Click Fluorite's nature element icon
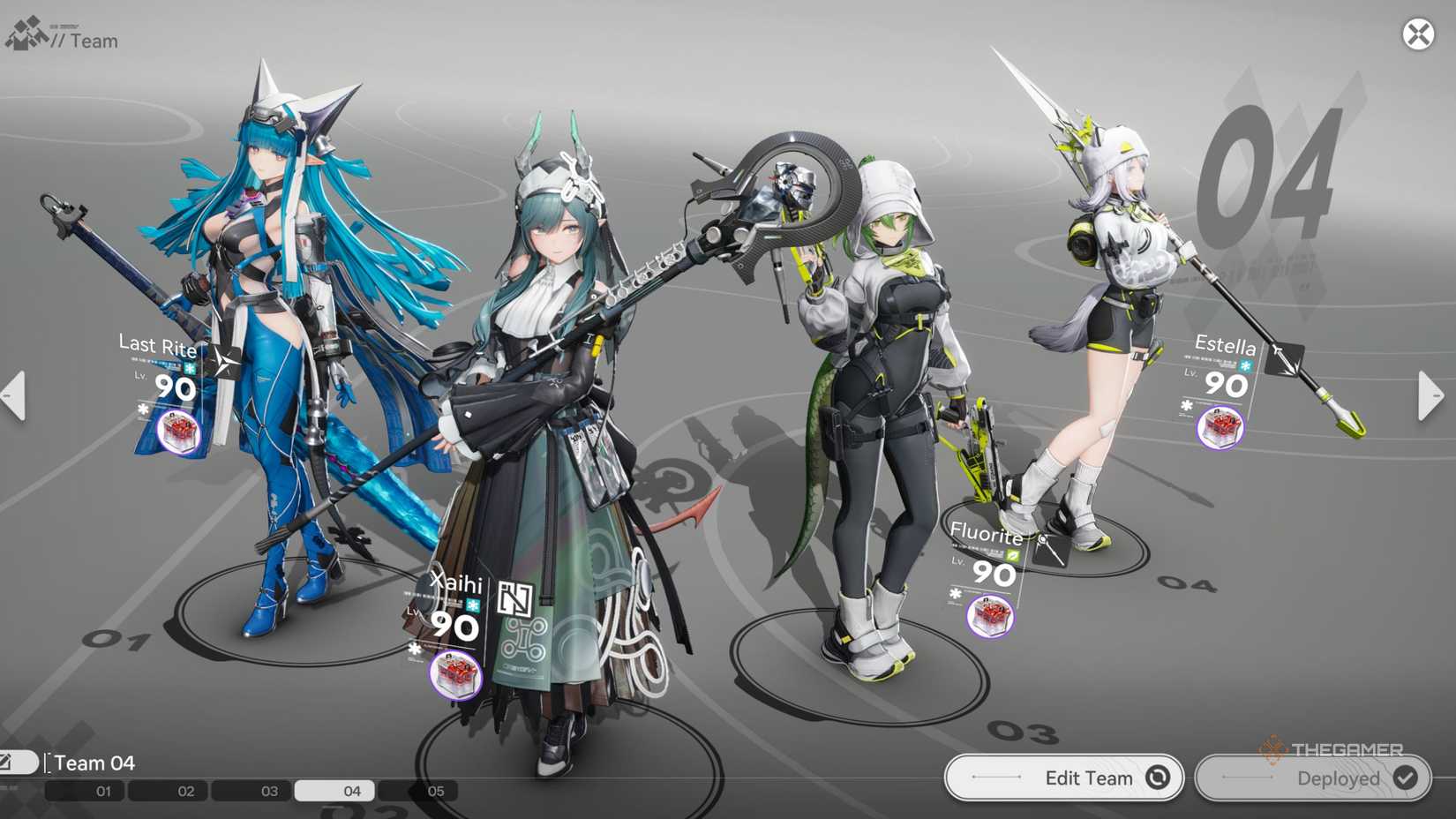The height and width of the screenshot is (819, 1456). [x=1012, y=554]
